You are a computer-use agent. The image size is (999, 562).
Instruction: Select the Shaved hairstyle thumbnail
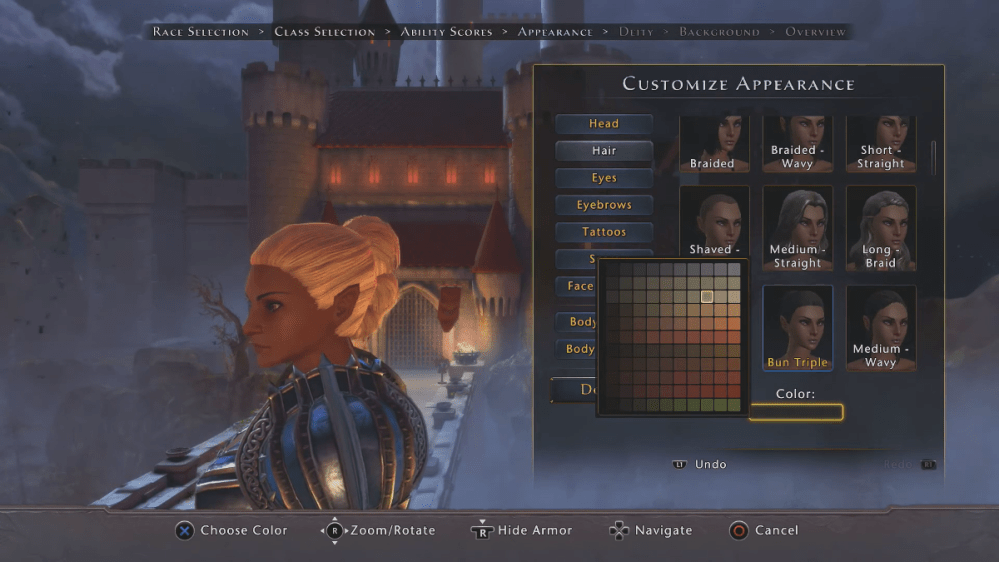click(x=713, y=228)
